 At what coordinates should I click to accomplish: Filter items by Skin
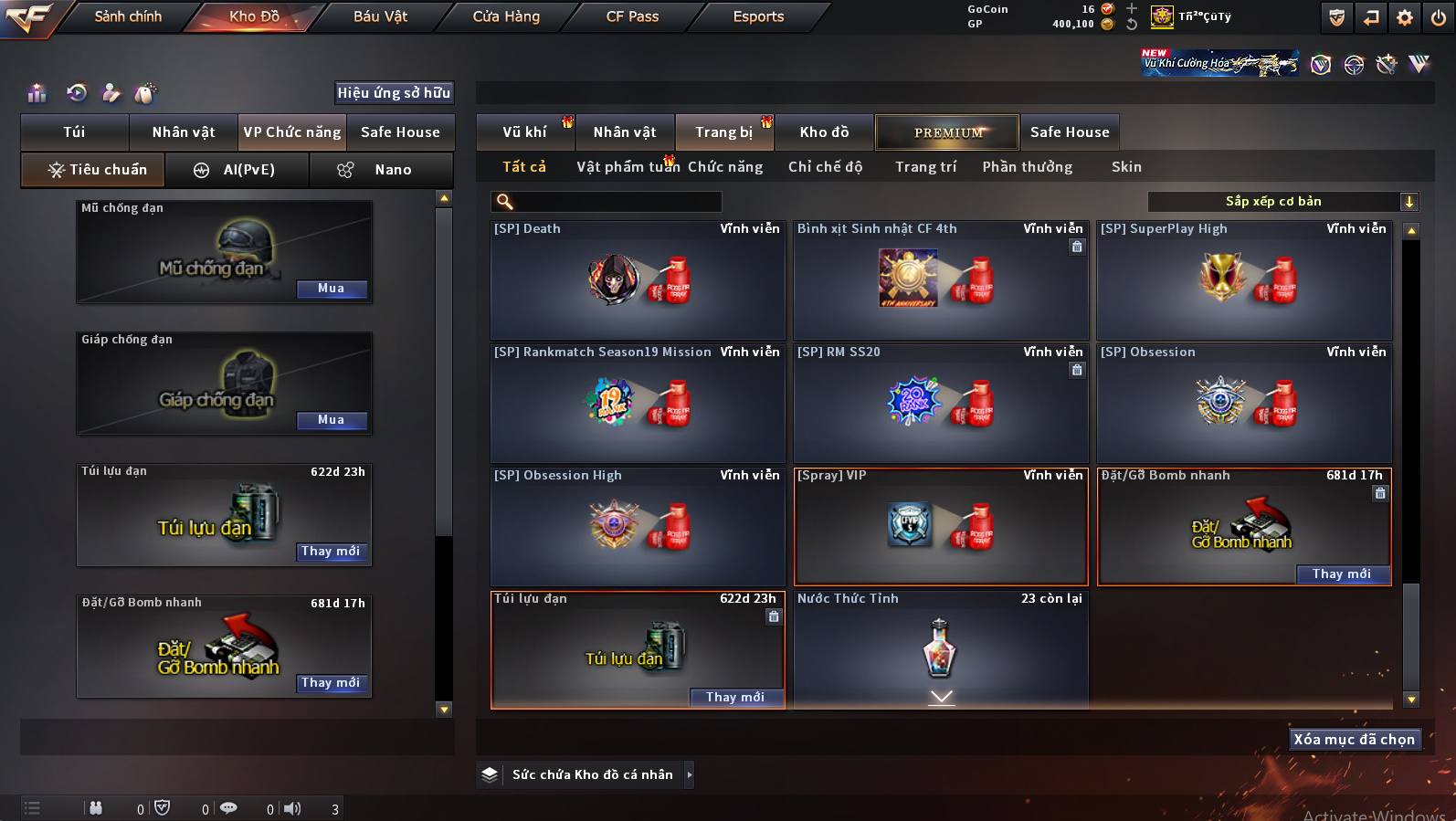1126,167
